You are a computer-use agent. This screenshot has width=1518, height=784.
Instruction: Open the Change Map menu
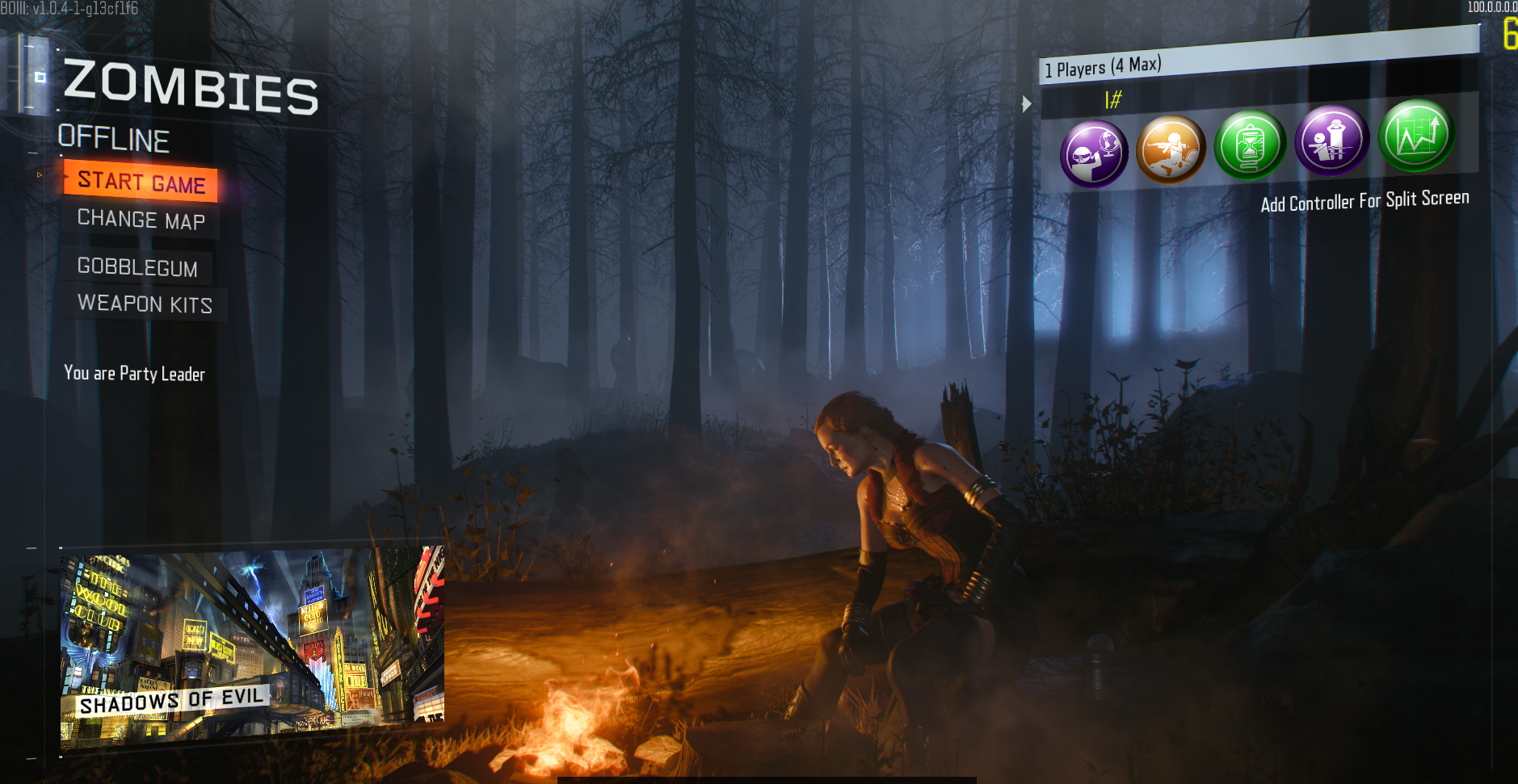point(141,220)
